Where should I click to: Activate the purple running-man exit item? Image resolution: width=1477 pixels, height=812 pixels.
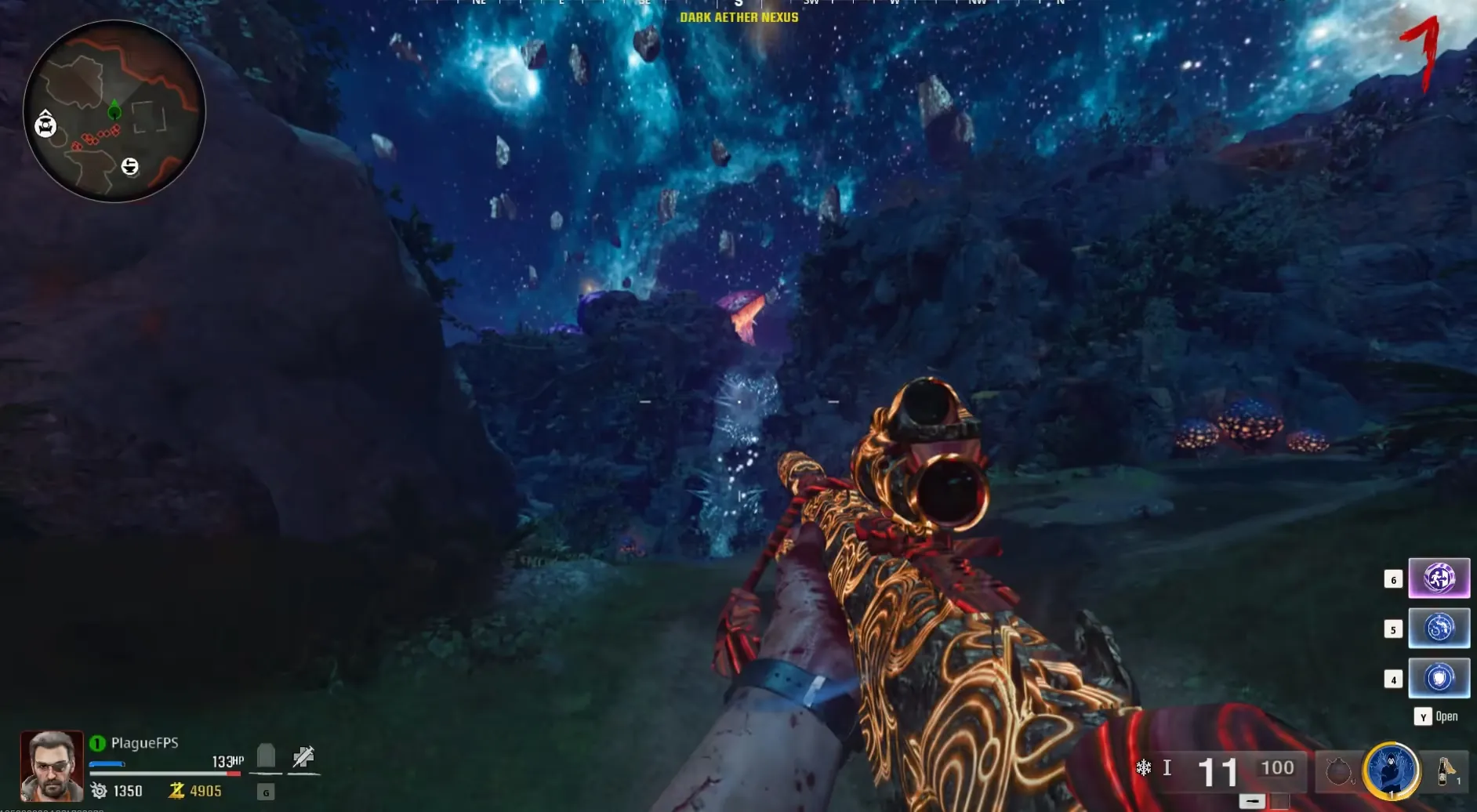point(1439,578)
